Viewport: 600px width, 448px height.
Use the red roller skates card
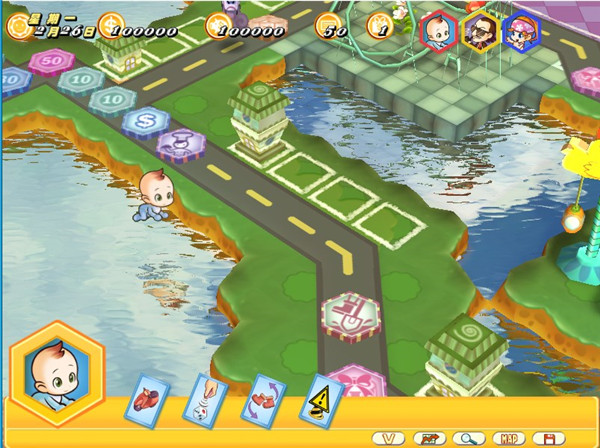pyautogui.click(x=148, y=397)
